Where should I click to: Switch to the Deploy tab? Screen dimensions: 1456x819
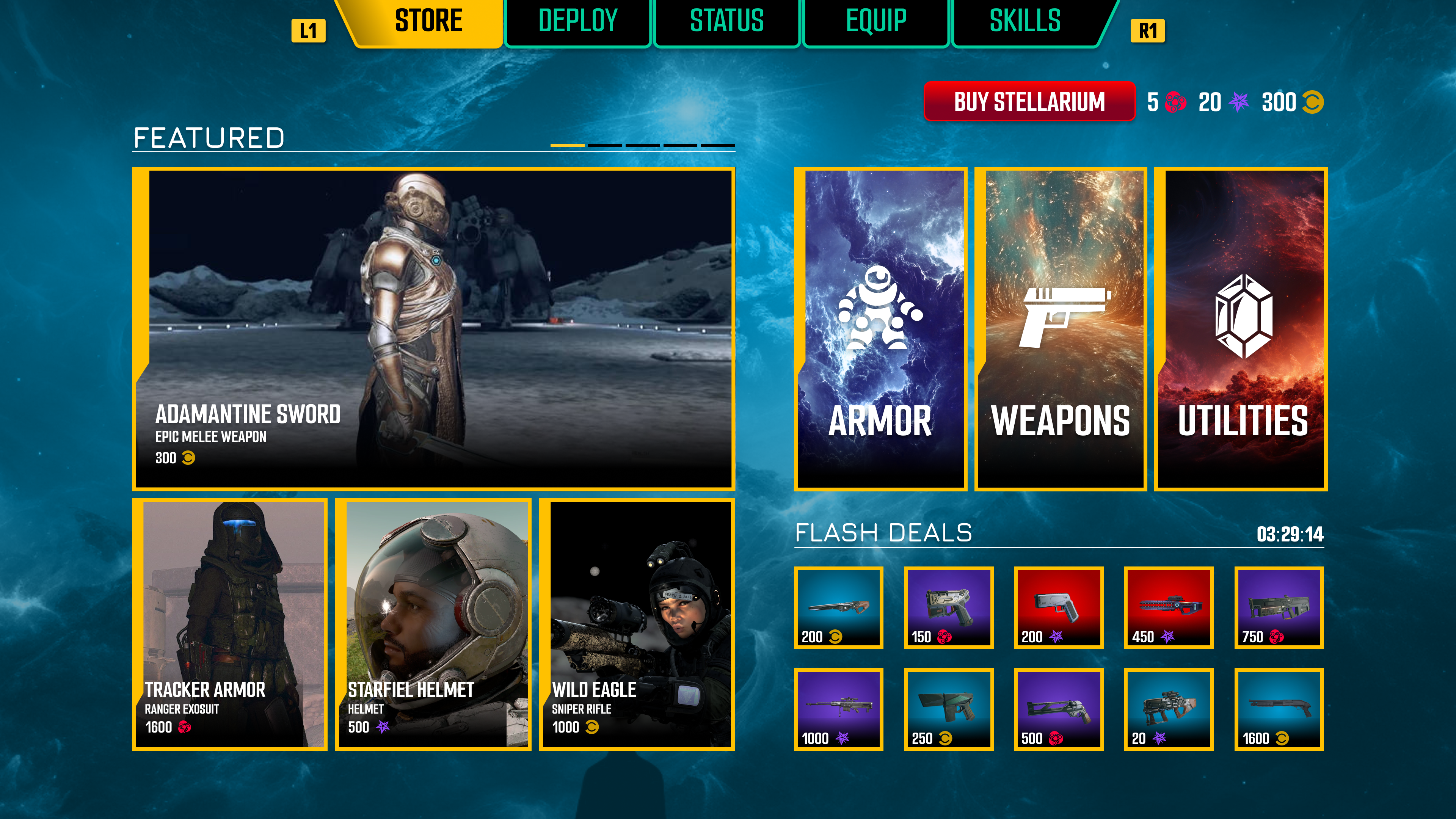tap(577, 22)
